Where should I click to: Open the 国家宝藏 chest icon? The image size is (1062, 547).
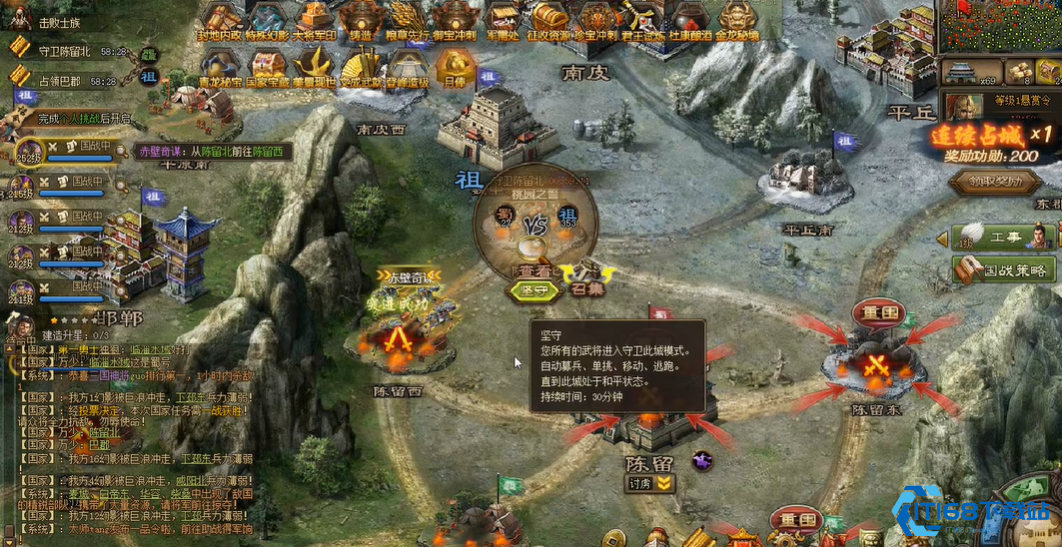click(x=267, y=66)
